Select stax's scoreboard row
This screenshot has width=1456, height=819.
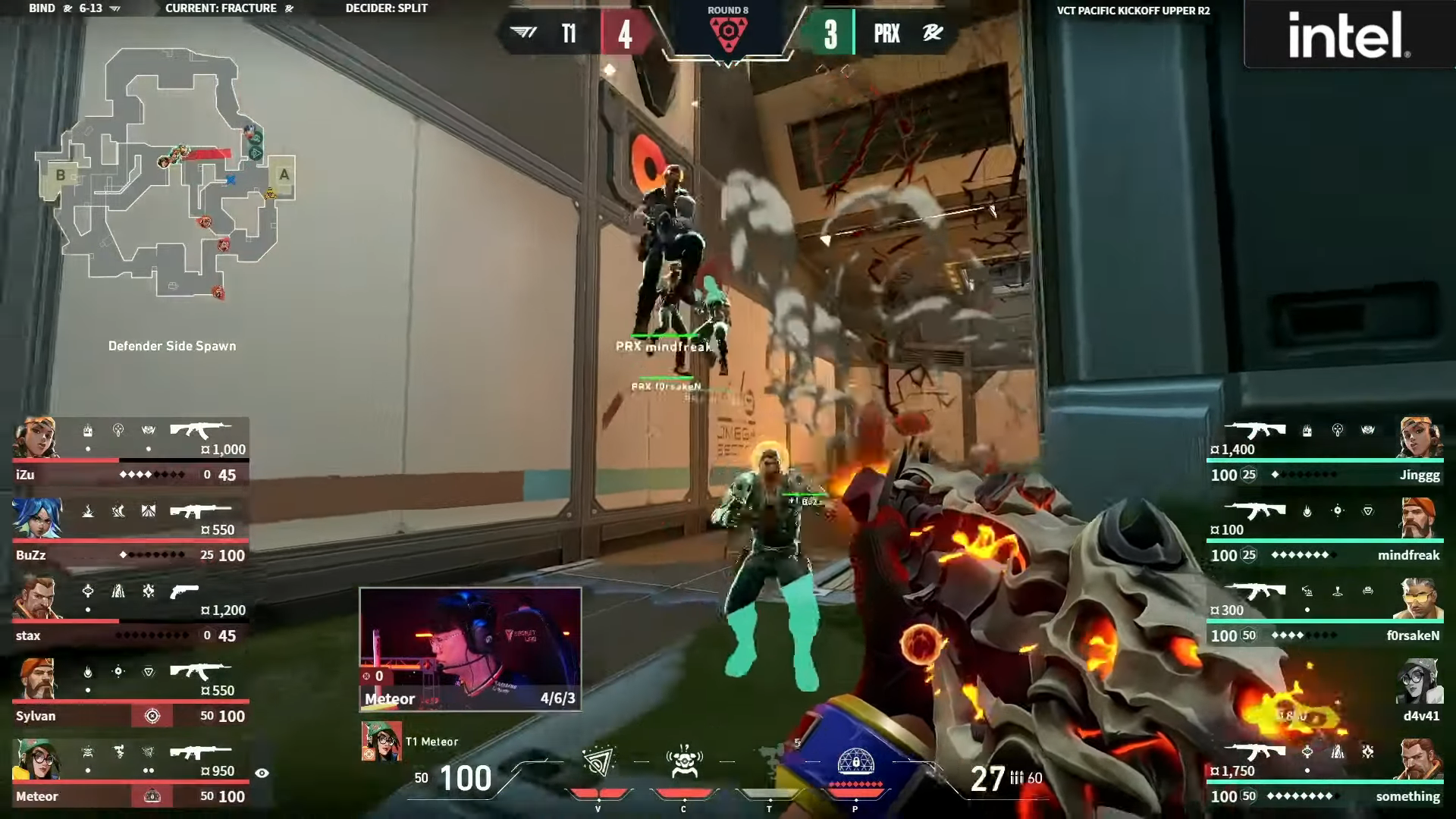click(129, 613)
